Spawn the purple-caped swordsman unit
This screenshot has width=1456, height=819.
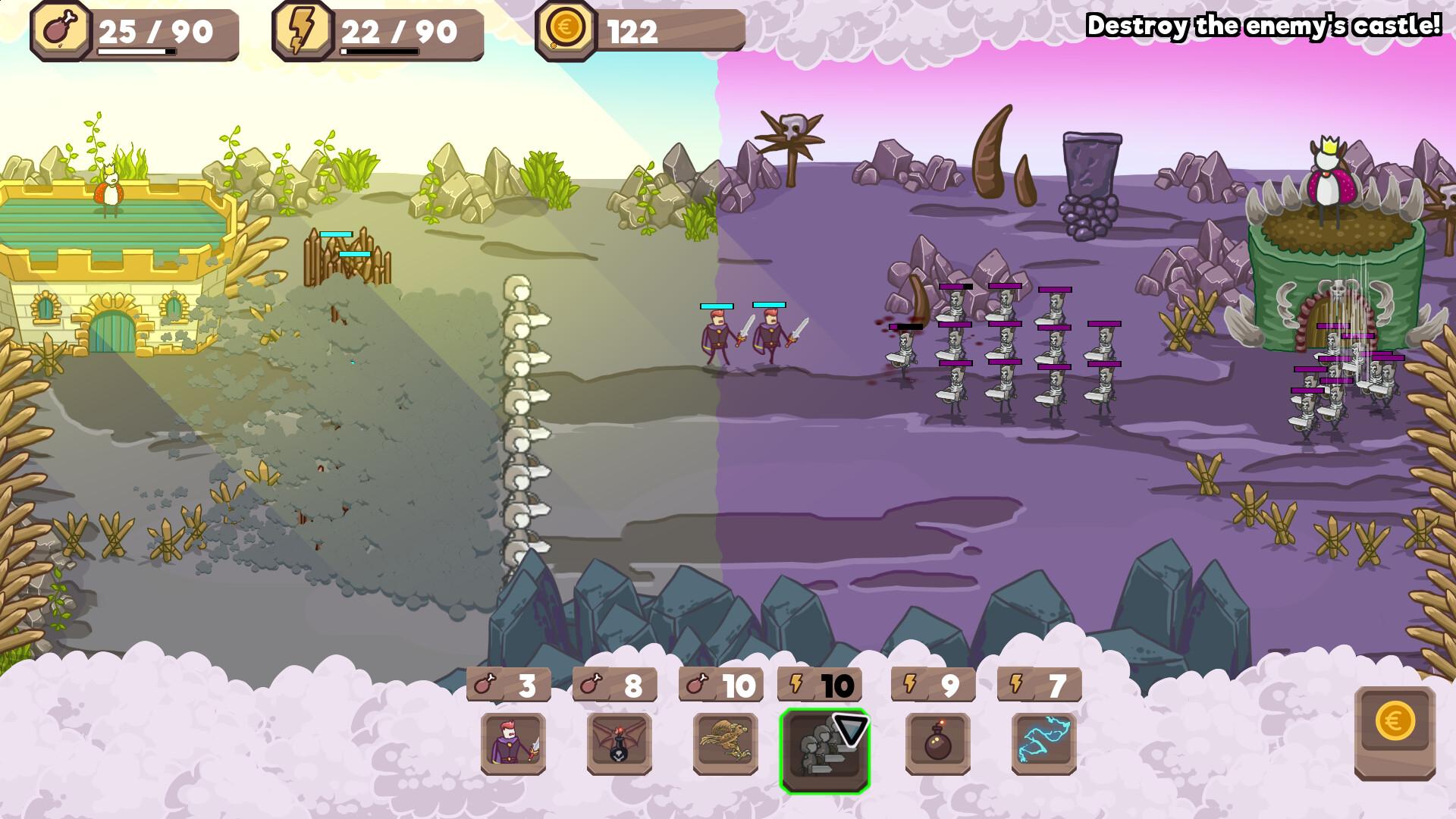point(513,743)
